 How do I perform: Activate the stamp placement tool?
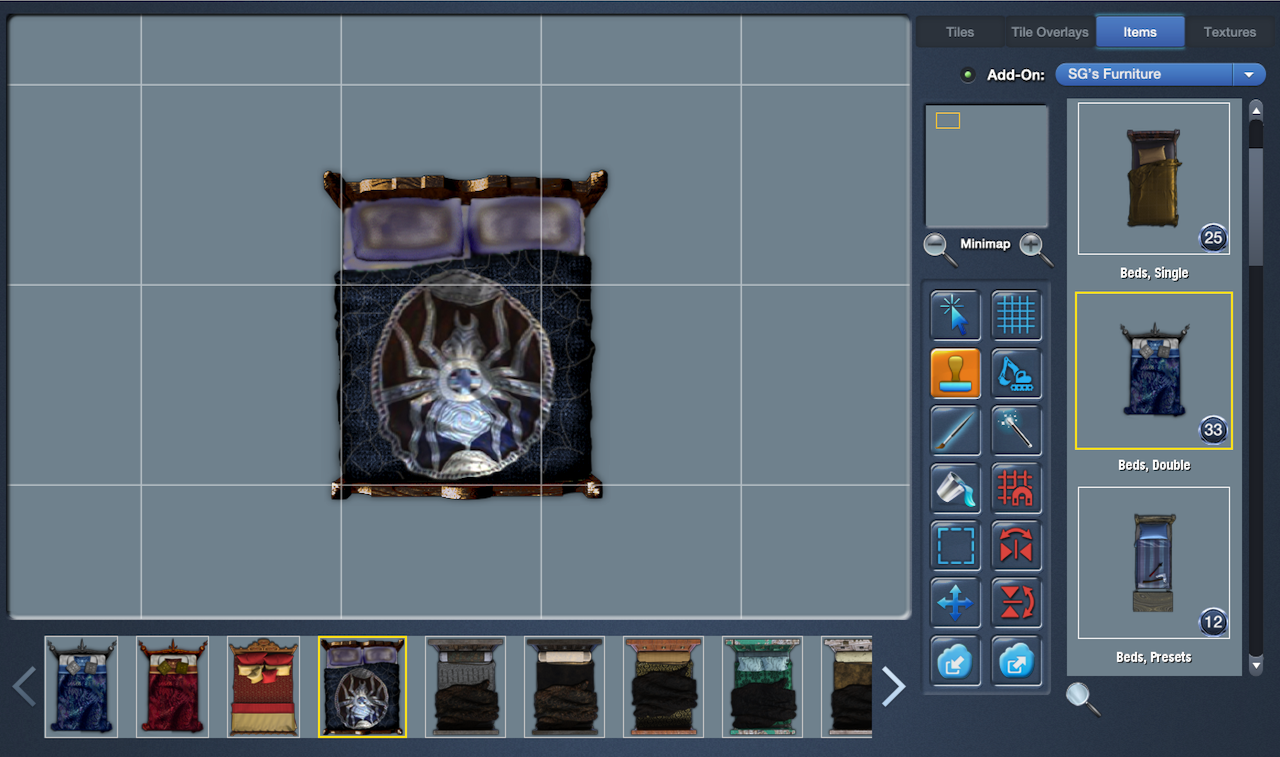pyautogui.click(x=955, y=372)
